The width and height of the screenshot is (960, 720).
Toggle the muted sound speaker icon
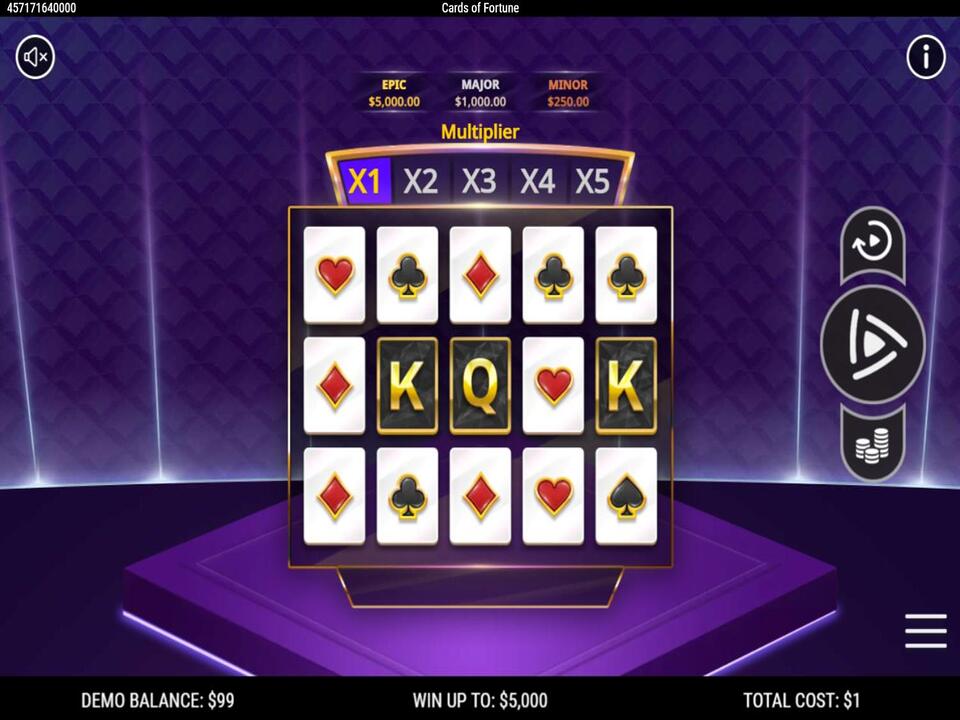pyautogui.click(x=35, y=58)
